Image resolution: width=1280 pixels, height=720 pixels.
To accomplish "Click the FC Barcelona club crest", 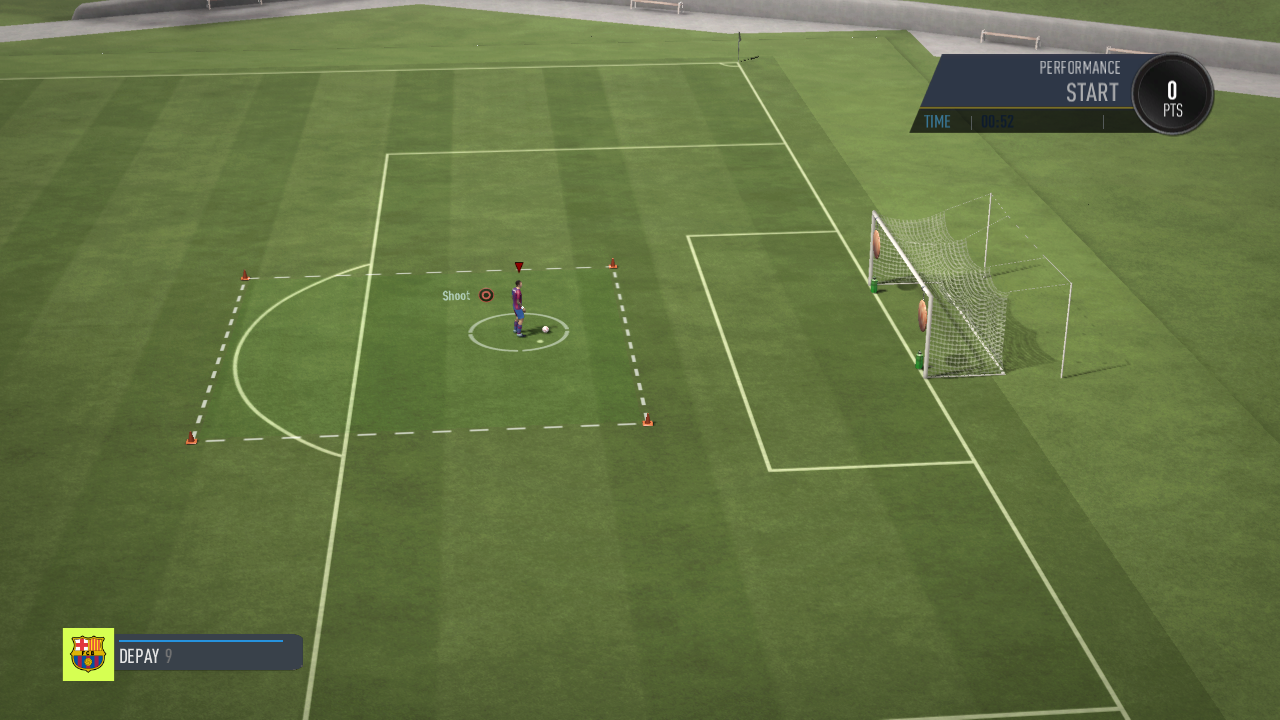I will [x=88, y=654].
